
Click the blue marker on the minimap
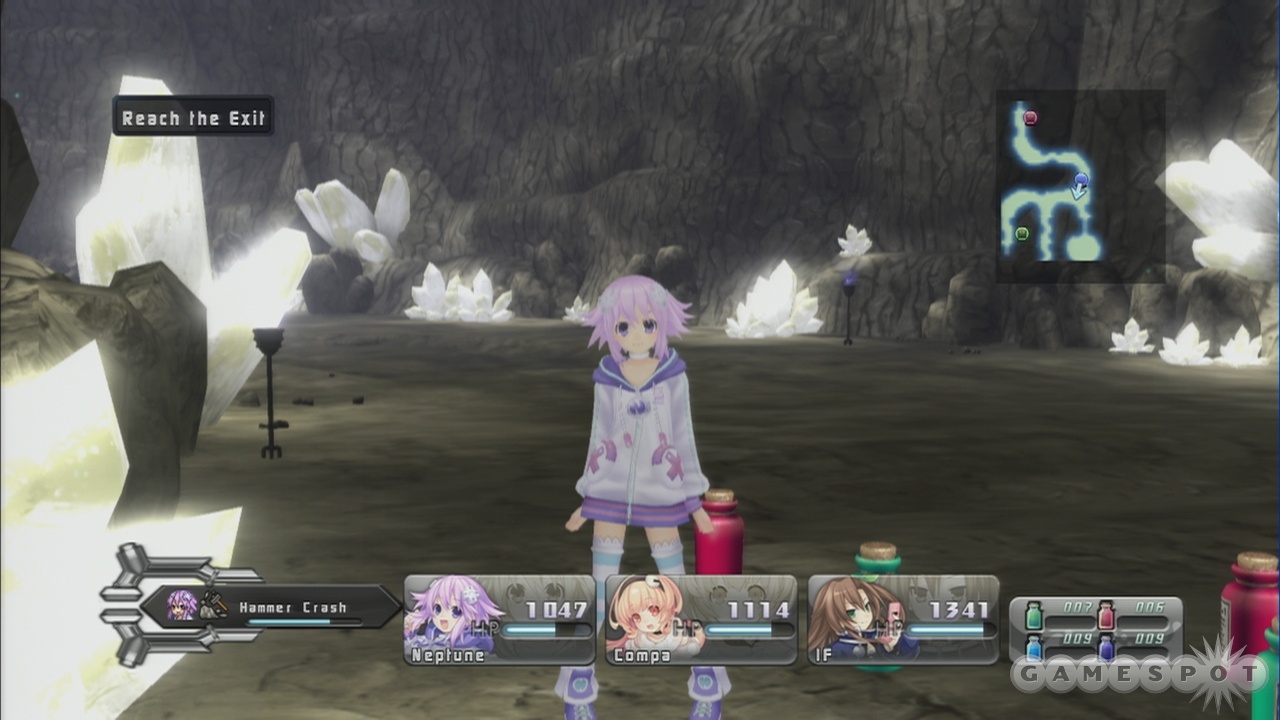click(1081, 180)
